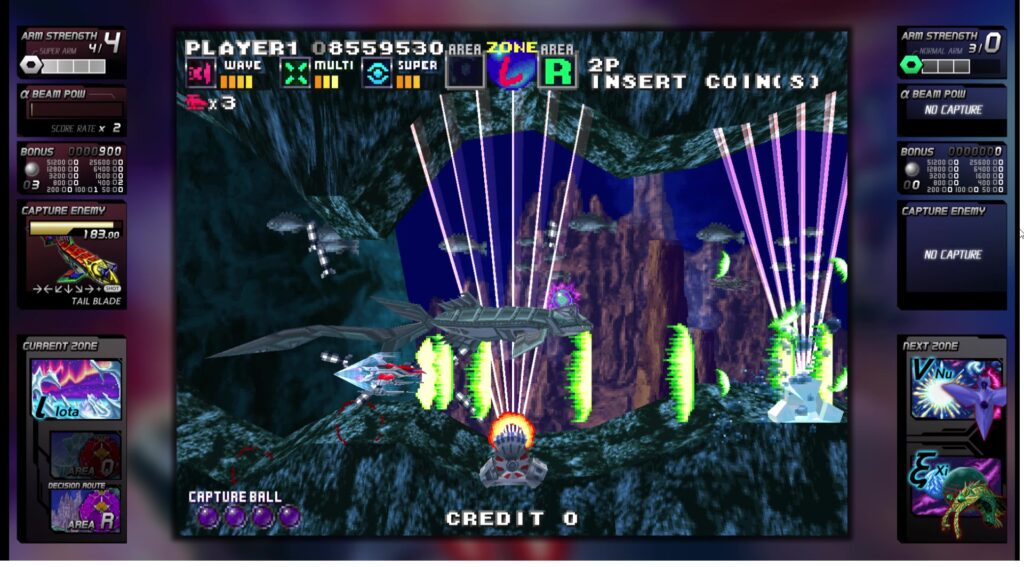Select the Wave weapon power icon
Screen dimensions: 1024x567
[201, 73]
